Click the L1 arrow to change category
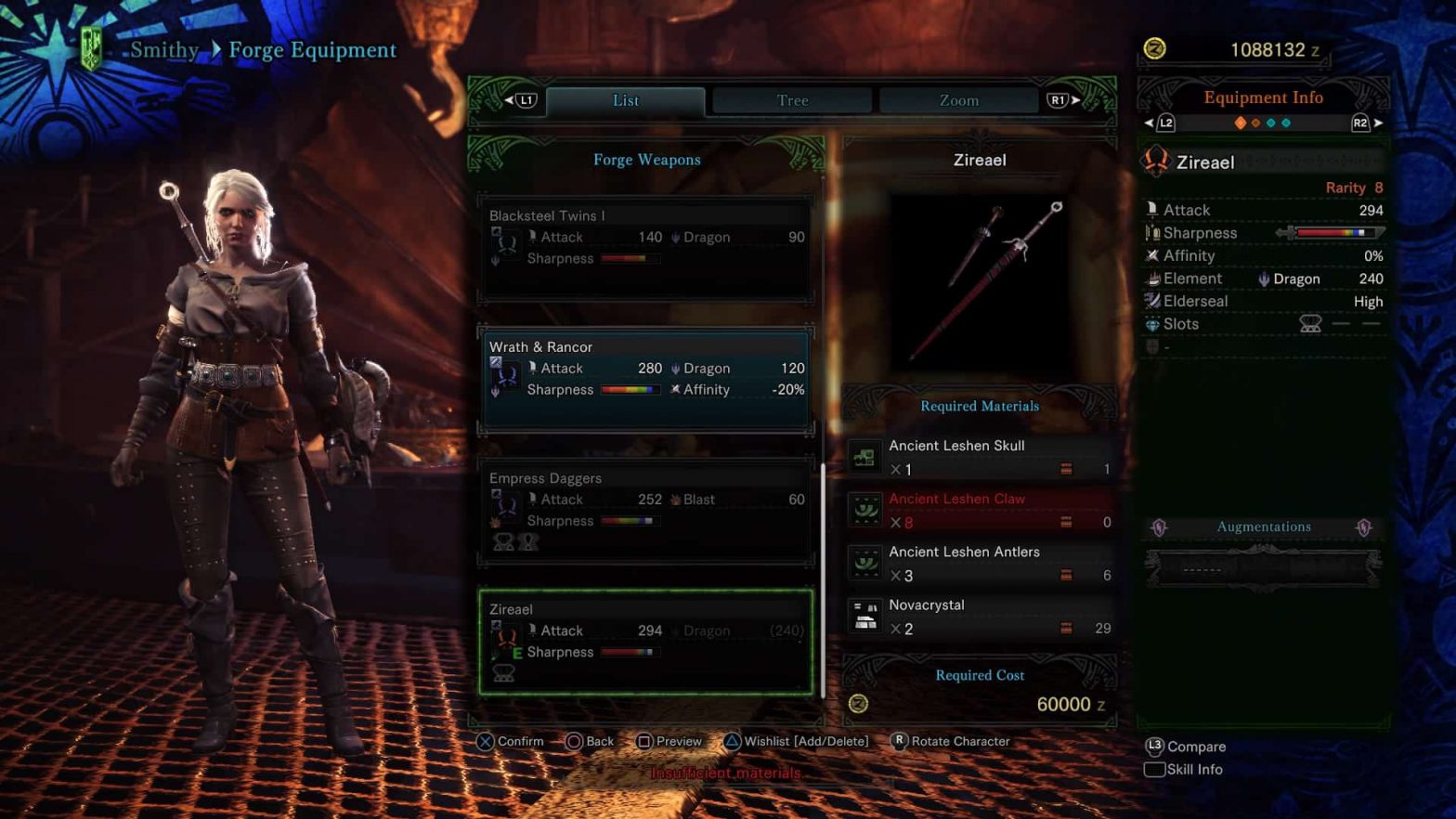 (522, 99)
